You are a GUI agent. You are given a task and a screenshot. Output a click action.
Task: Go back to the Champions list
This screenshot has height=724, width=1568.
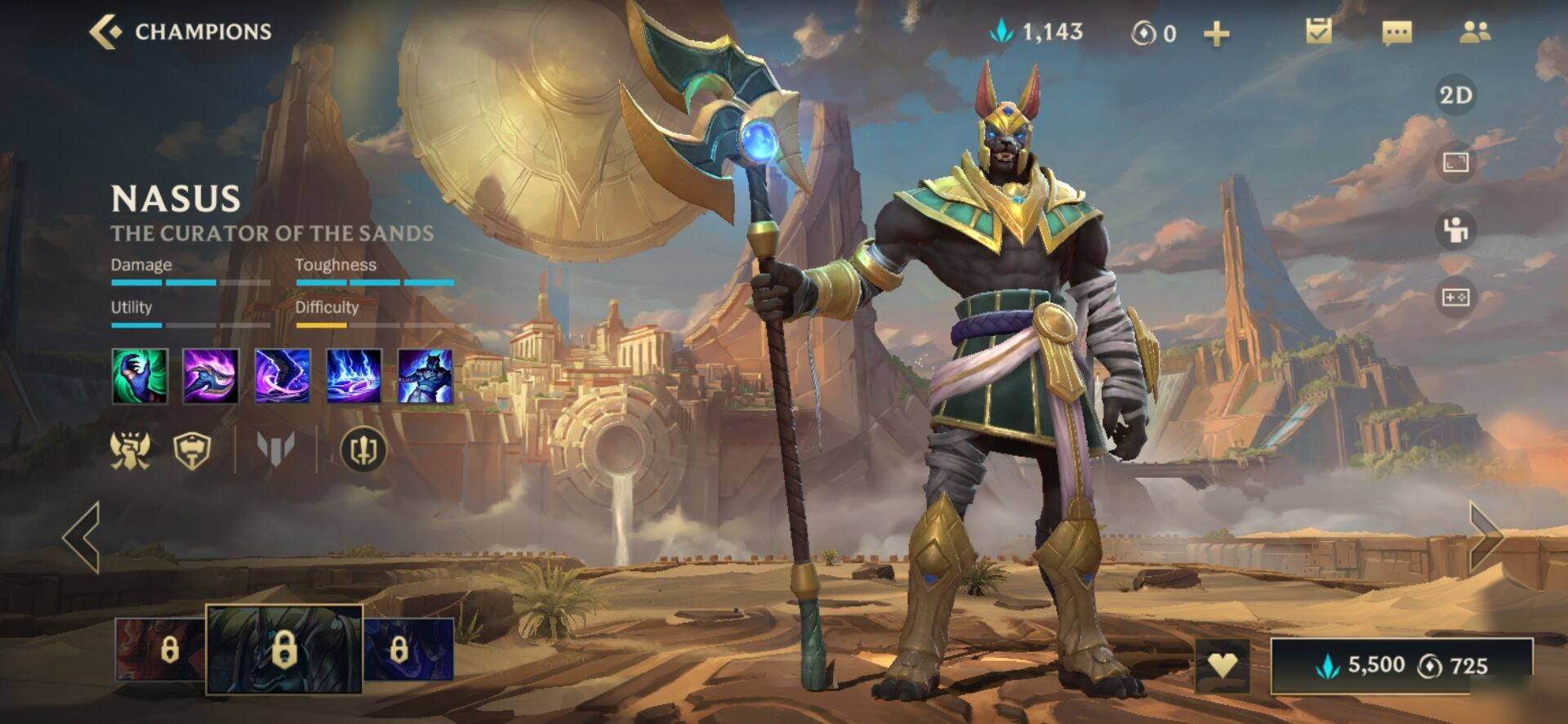click(x=104, y=32)
